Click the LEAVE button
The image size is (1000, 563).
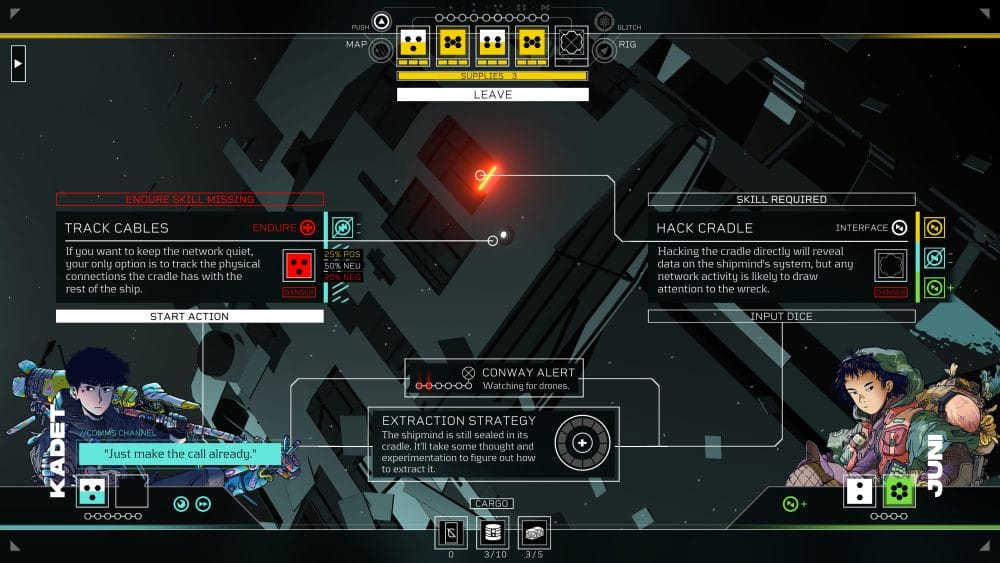tap(491, 95)
